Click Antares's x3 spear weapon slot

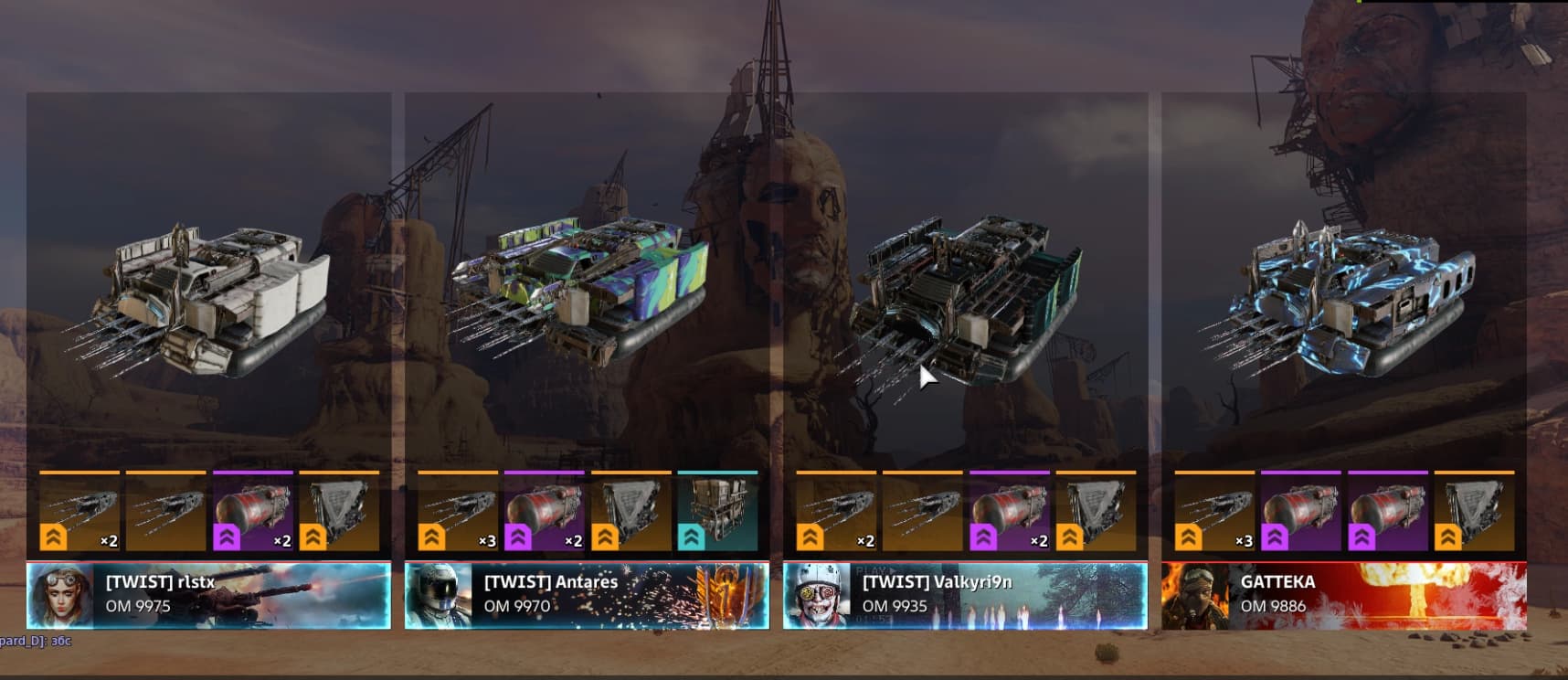click(x=458, y=513)
